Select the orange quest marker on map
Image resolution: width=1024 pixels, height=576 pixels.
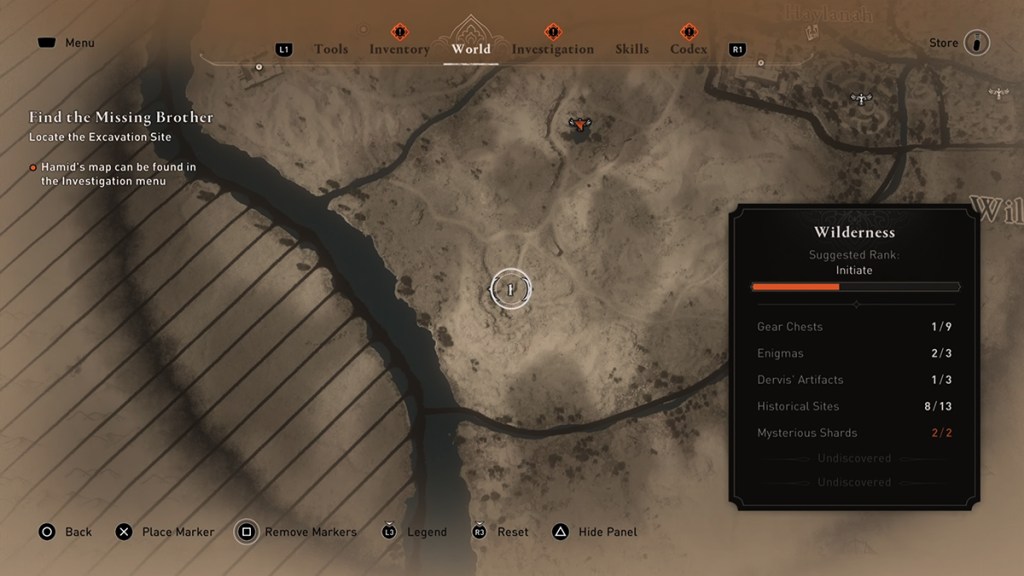(x=578, y=125)
